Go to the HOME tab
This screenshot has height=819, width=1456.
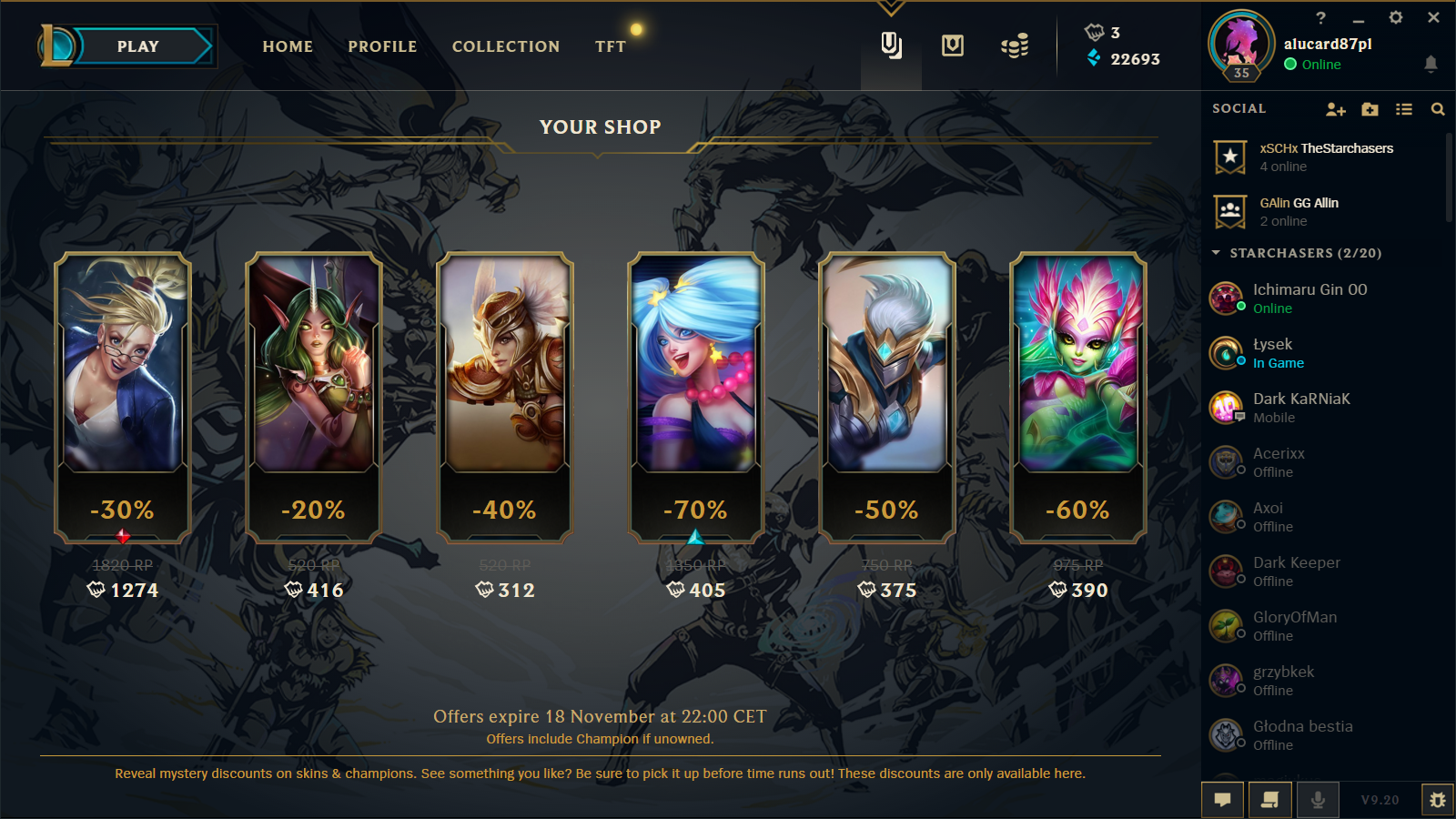(x=288, y=46)
